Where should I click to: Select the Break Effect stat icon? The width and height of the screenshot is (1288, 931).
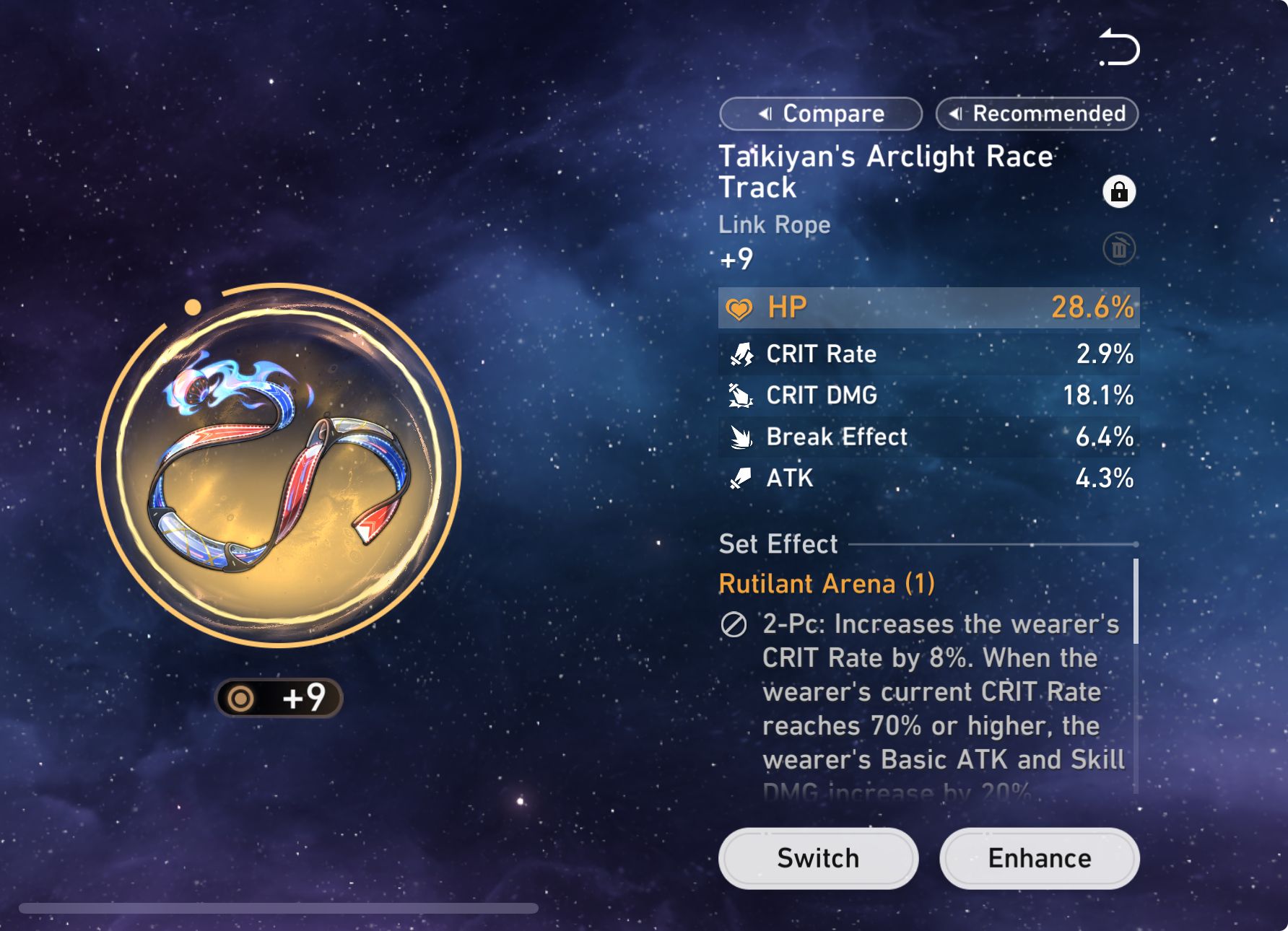(741, 436)
